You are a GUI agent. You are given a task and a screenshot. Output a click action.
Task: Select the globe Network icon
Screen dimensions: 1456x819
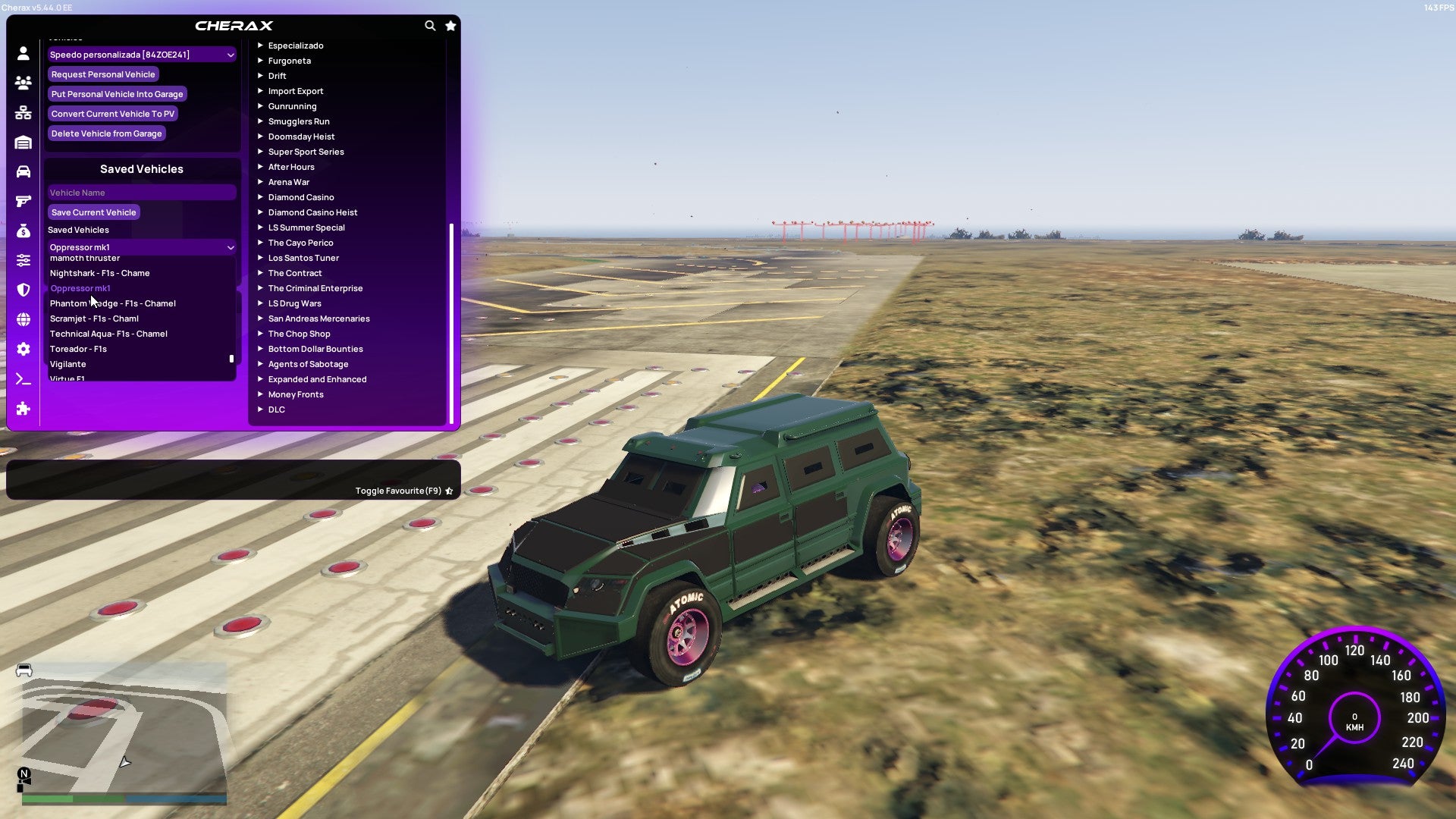[x=23, y=318]
